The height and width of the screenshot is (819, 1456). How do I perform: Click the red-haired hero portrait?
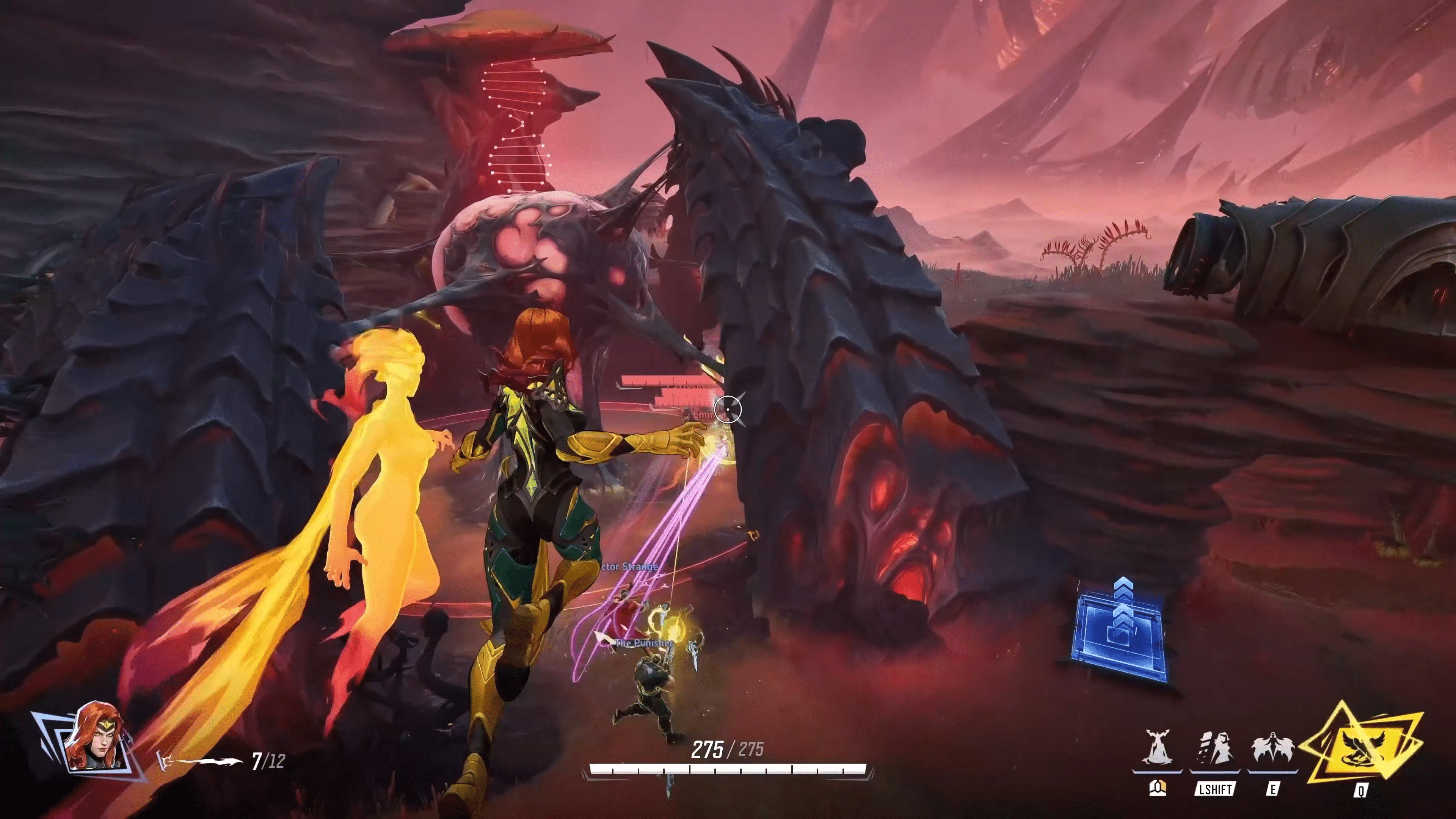coord(91,737)
